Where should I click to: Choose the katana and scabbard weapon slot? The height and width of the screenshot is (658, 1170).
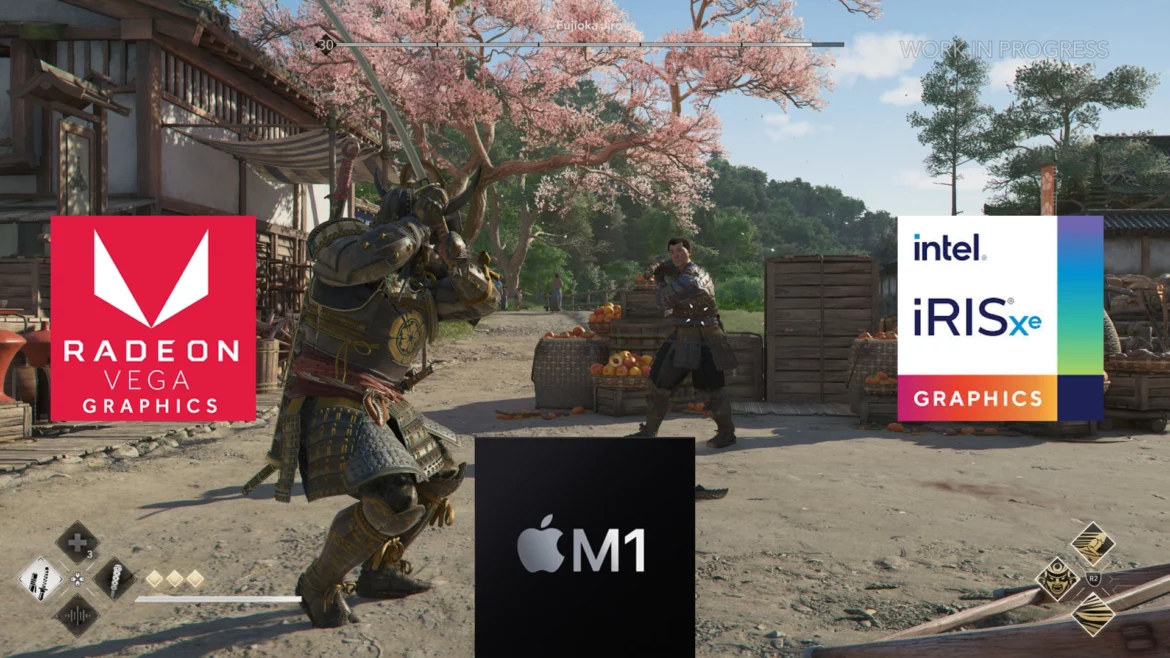click(x=40, y=578)
